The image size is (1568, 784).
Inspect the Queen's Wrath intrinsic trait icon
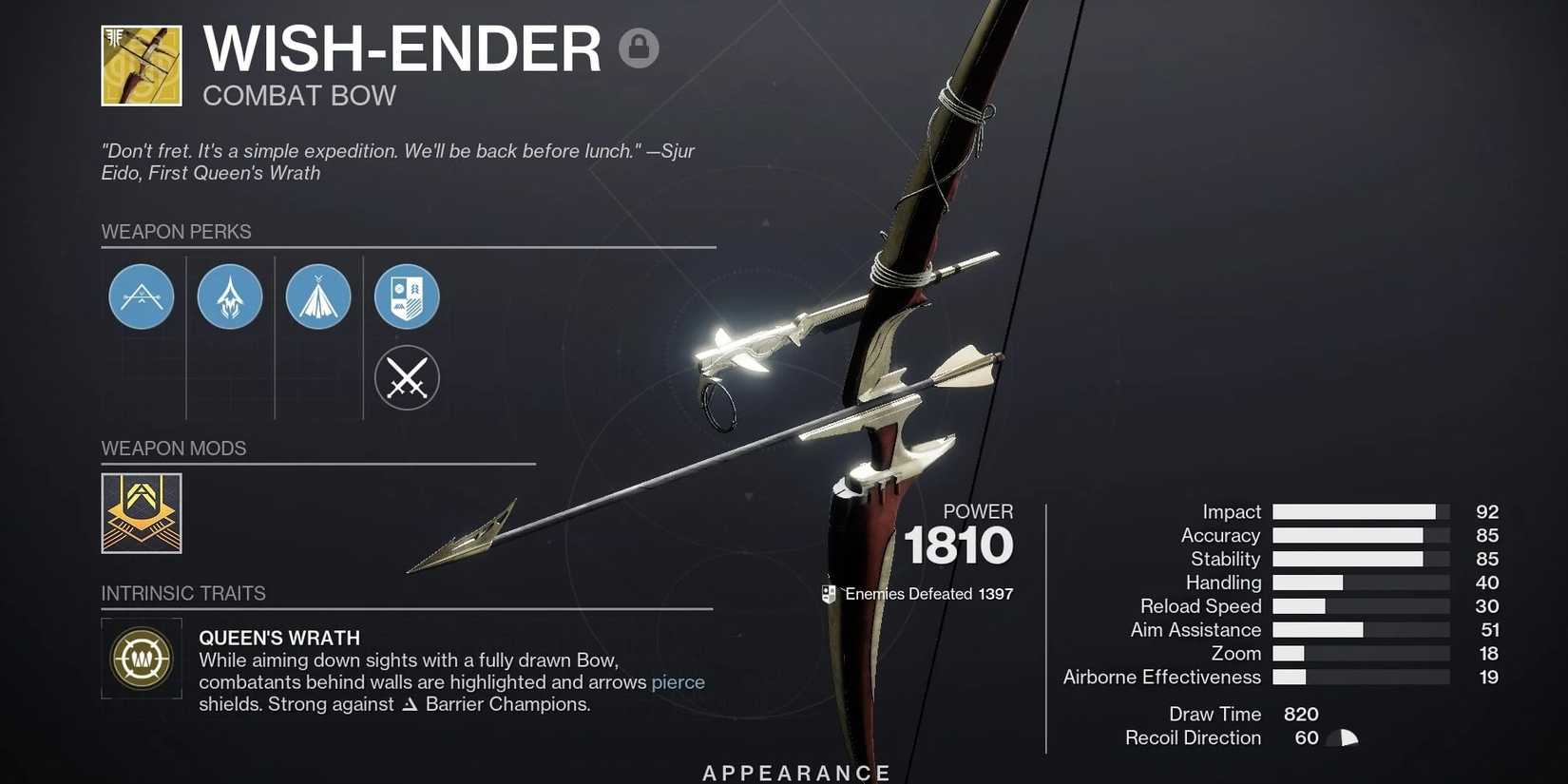point(141,658)
